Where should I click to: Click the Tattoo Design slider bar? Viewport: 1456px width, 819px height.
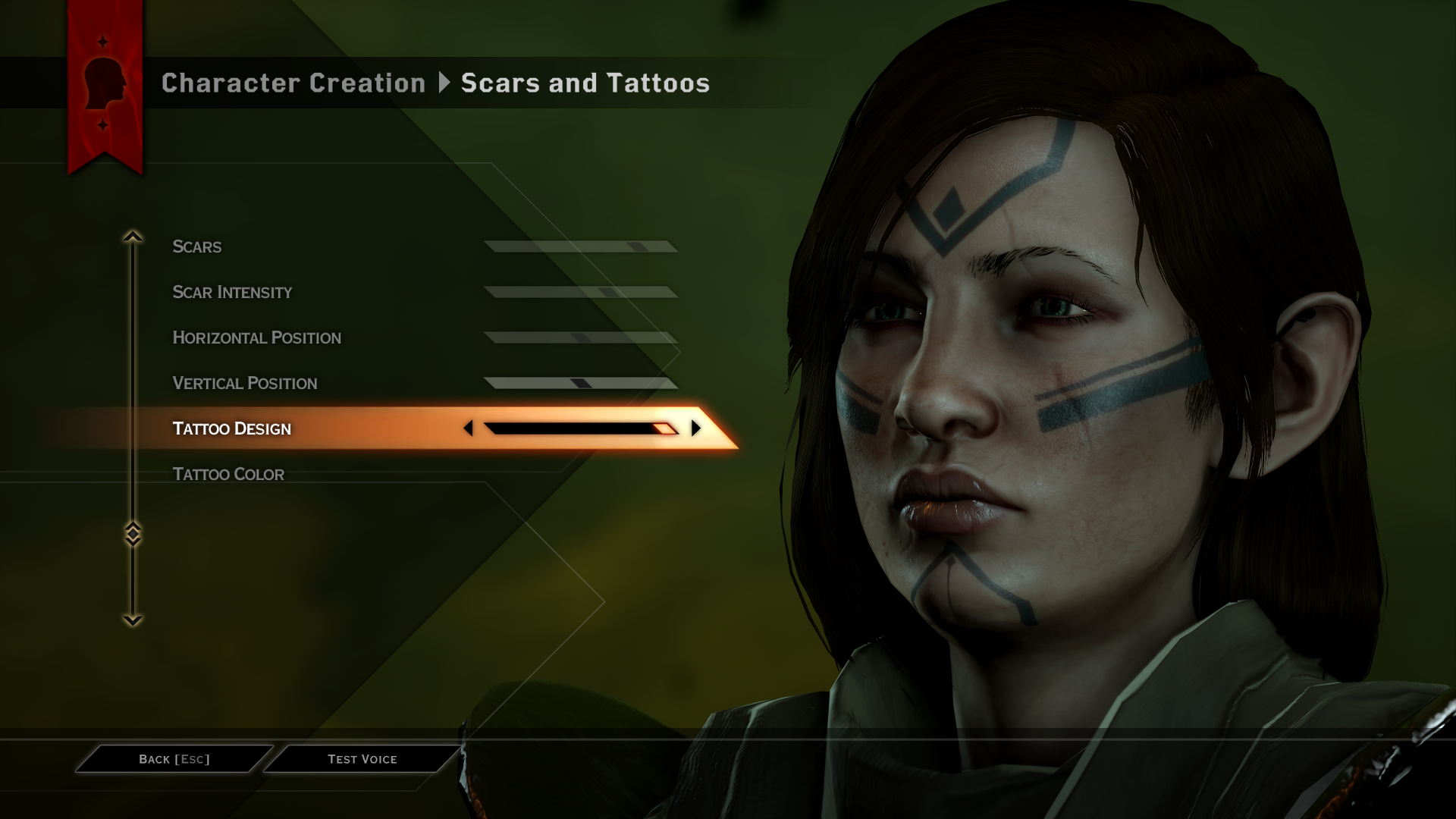pyautogui.click(x=581, y=428)
